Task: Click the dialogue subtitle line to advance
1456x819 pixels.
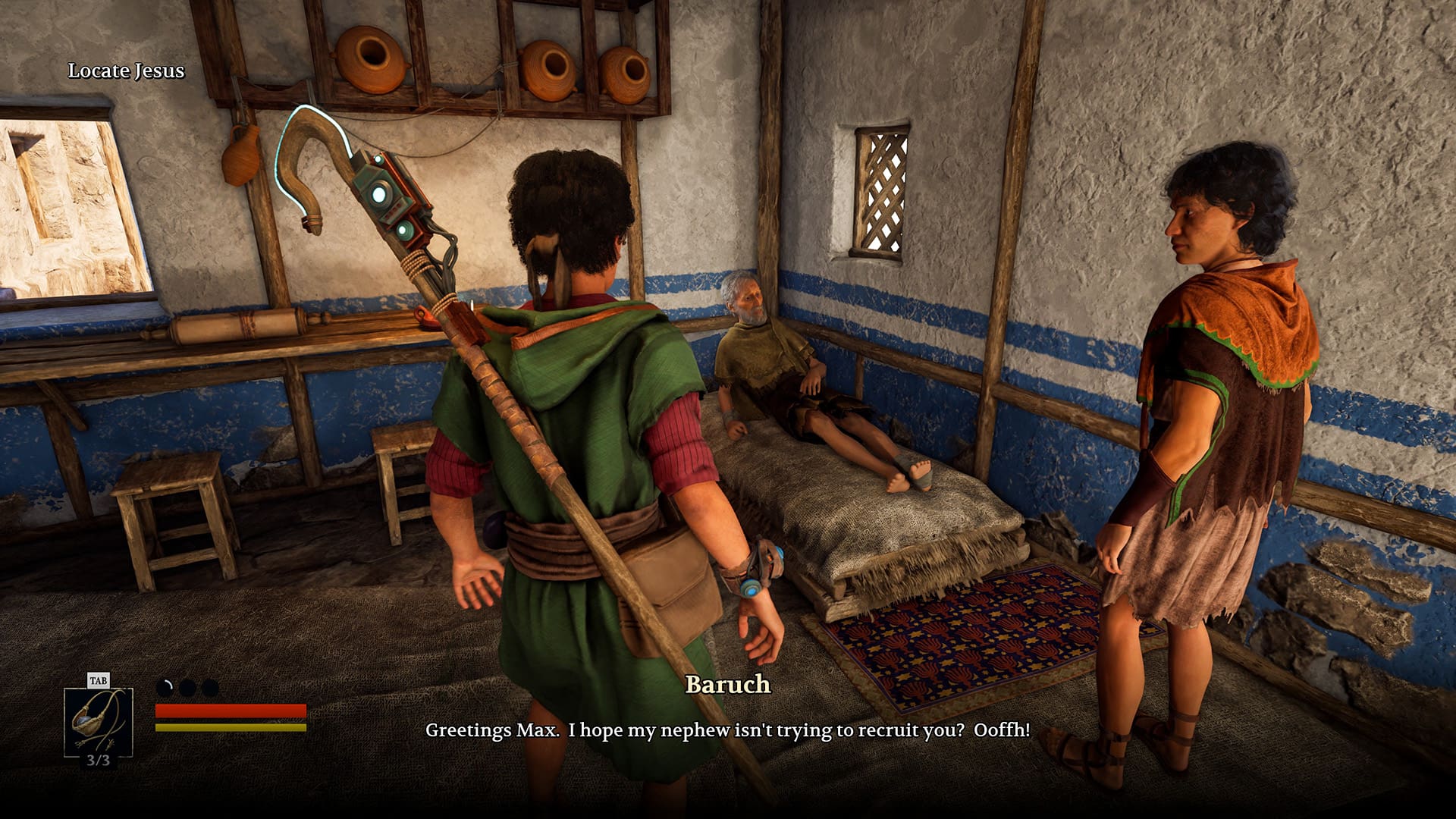Action: coord(726,733)
